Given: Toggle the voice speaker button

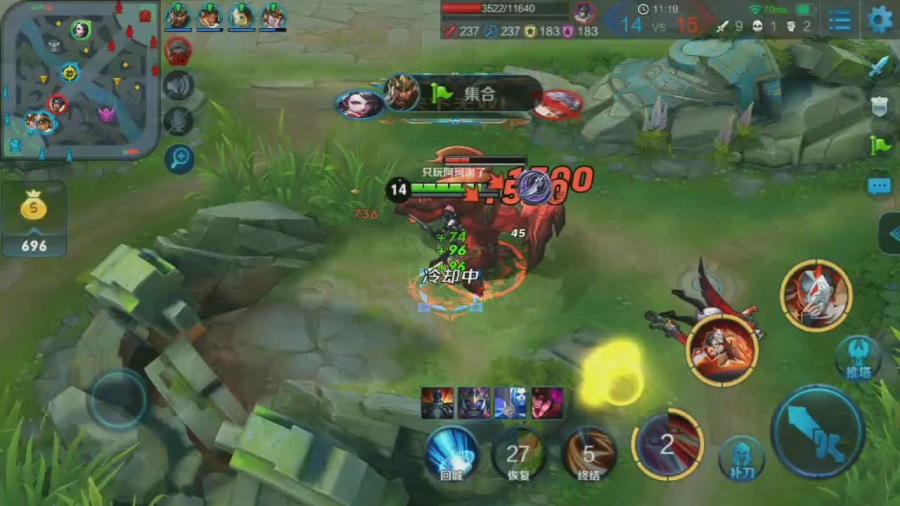Looking at the screenshot, I should (178, 85).
